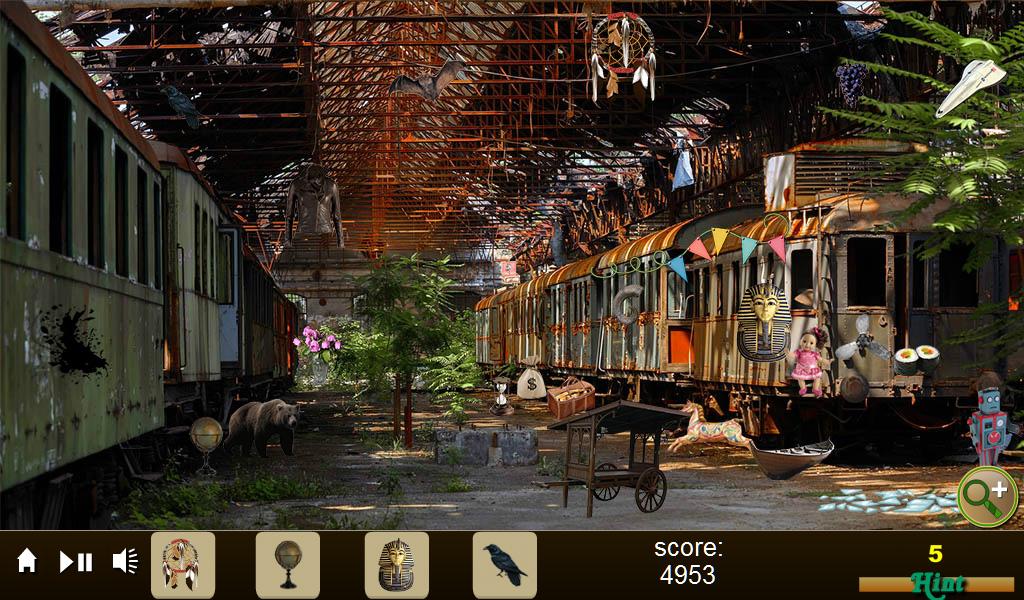Select the dreamcatcher target slot

click(182, 565)
